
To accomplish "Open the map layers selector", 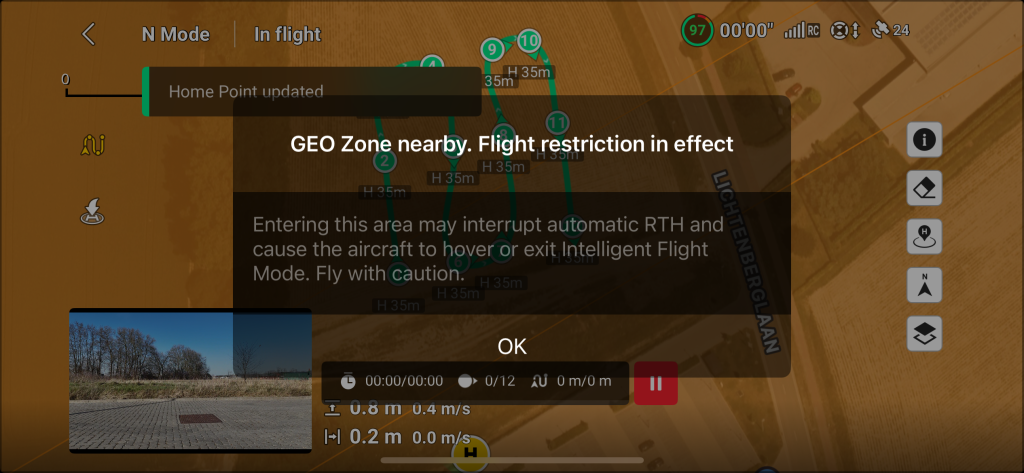I will [x=924, y=333].
